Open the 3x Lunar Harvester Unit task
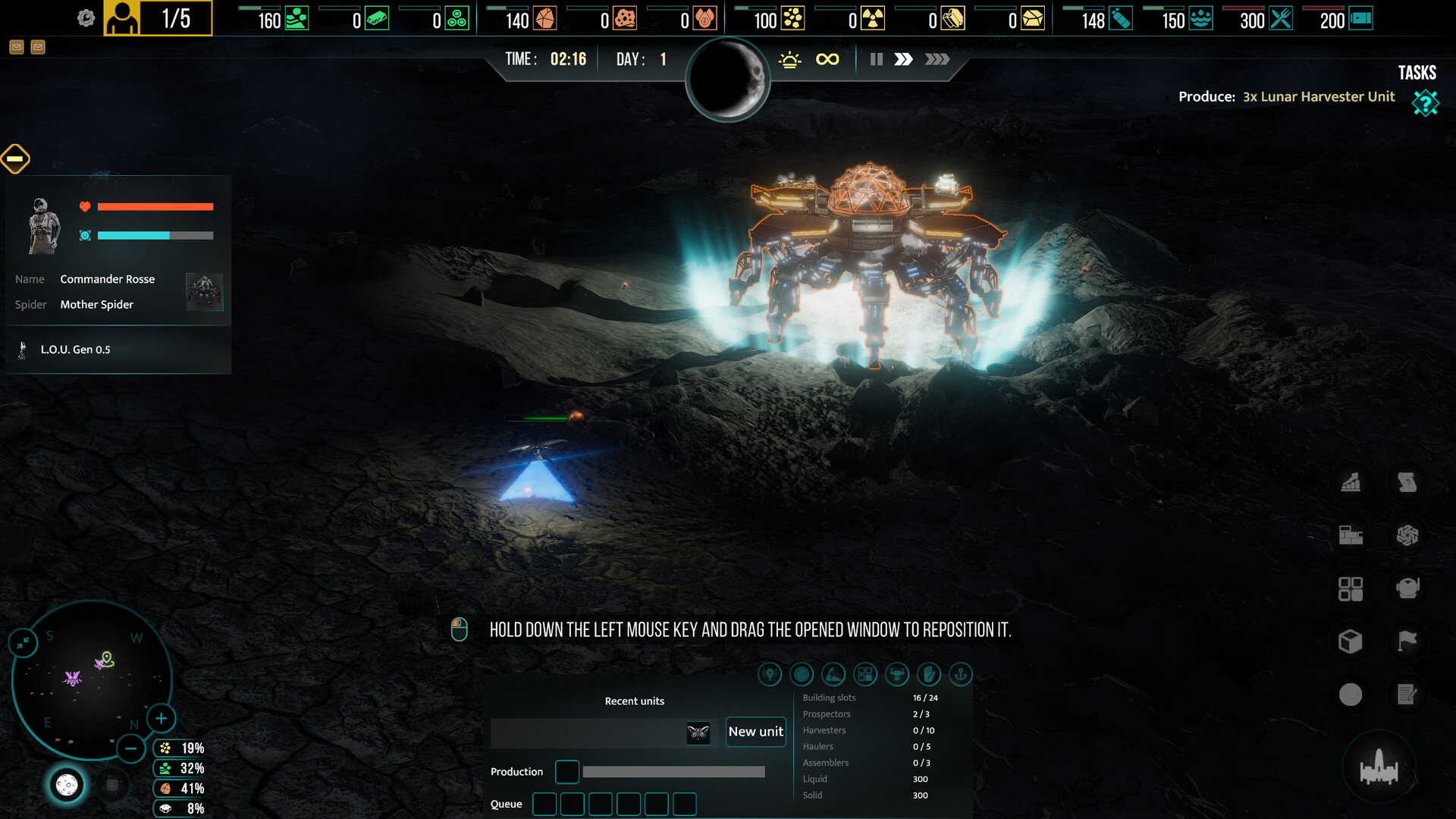Image resolution: width=1456 pixels, height=819 pixels. pyautogui.click(x=1318, y=97)
